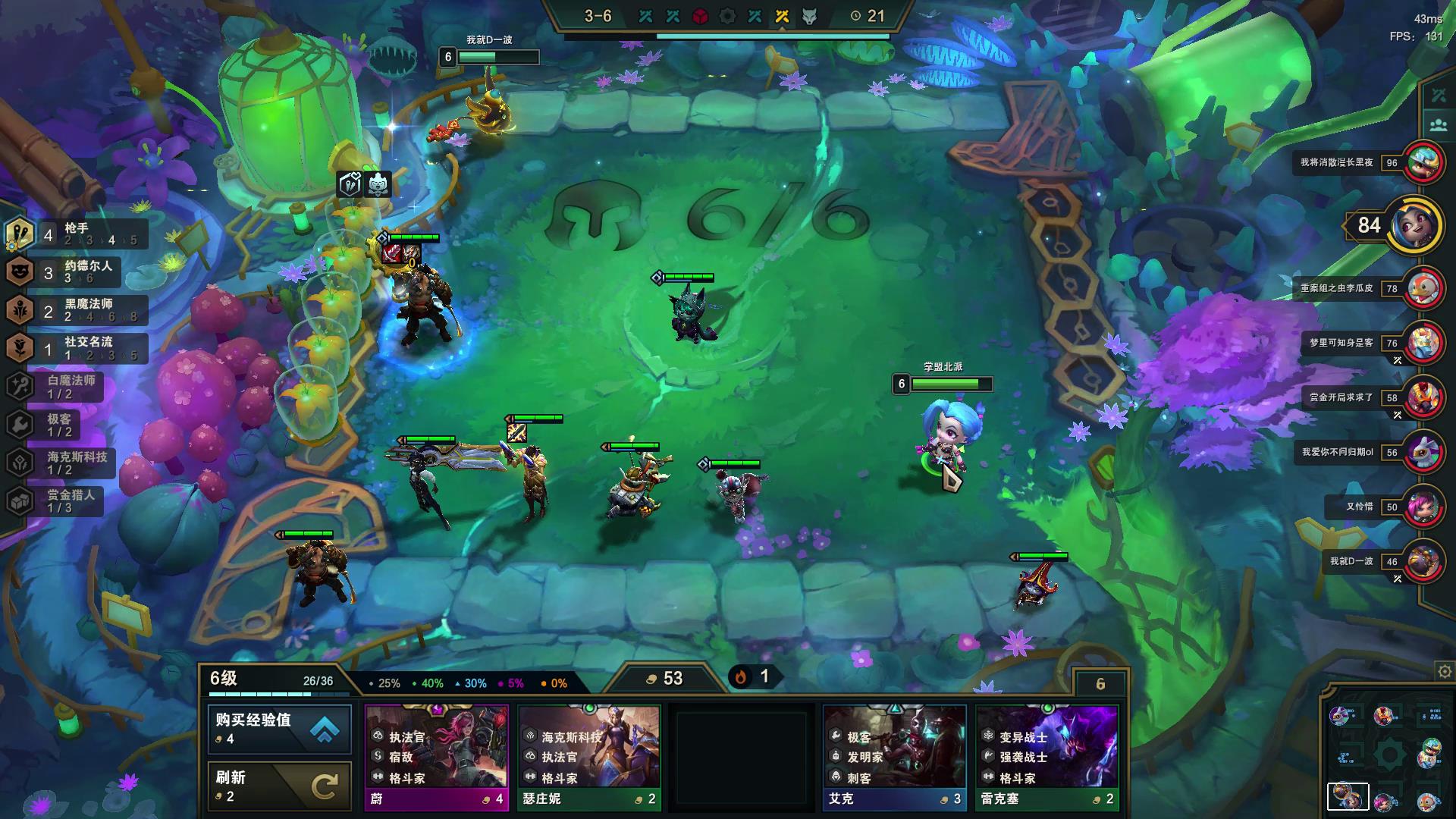Buy experience with the 购买经验值 button
1456x819 pixels.
[x=279, y=728]
